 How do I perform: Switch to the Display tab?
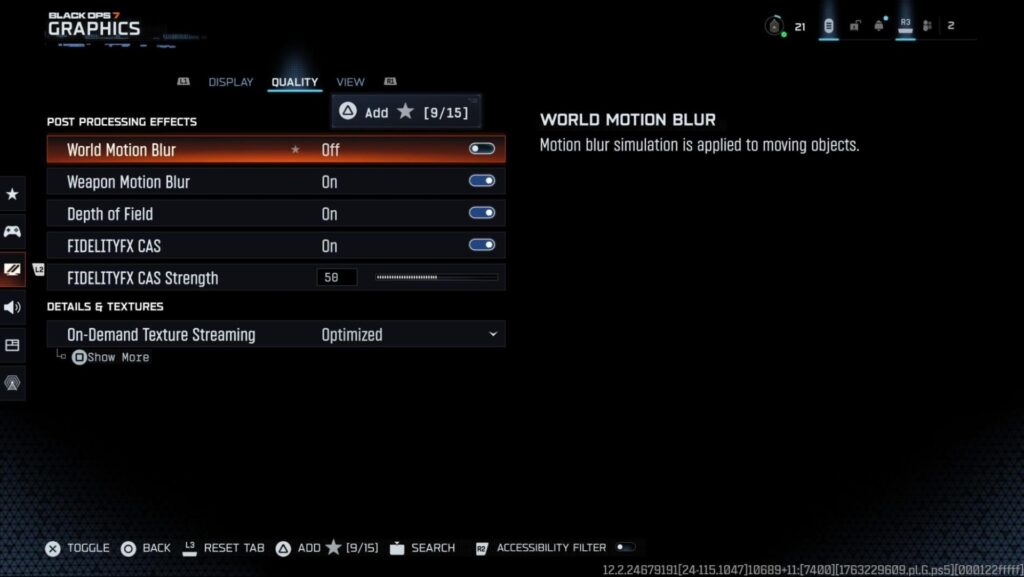(230, 82)
